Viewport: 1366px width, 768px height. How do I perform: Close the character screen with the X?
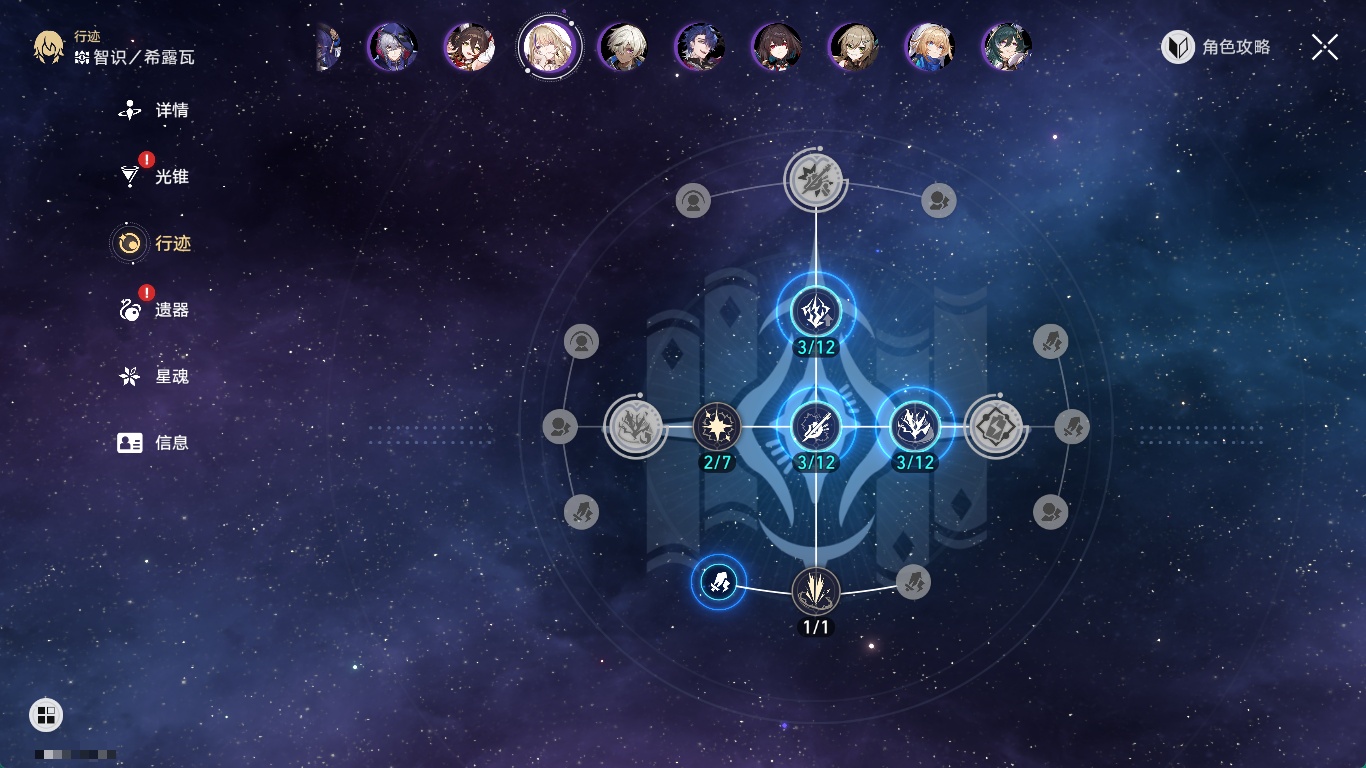[1324, 47]
